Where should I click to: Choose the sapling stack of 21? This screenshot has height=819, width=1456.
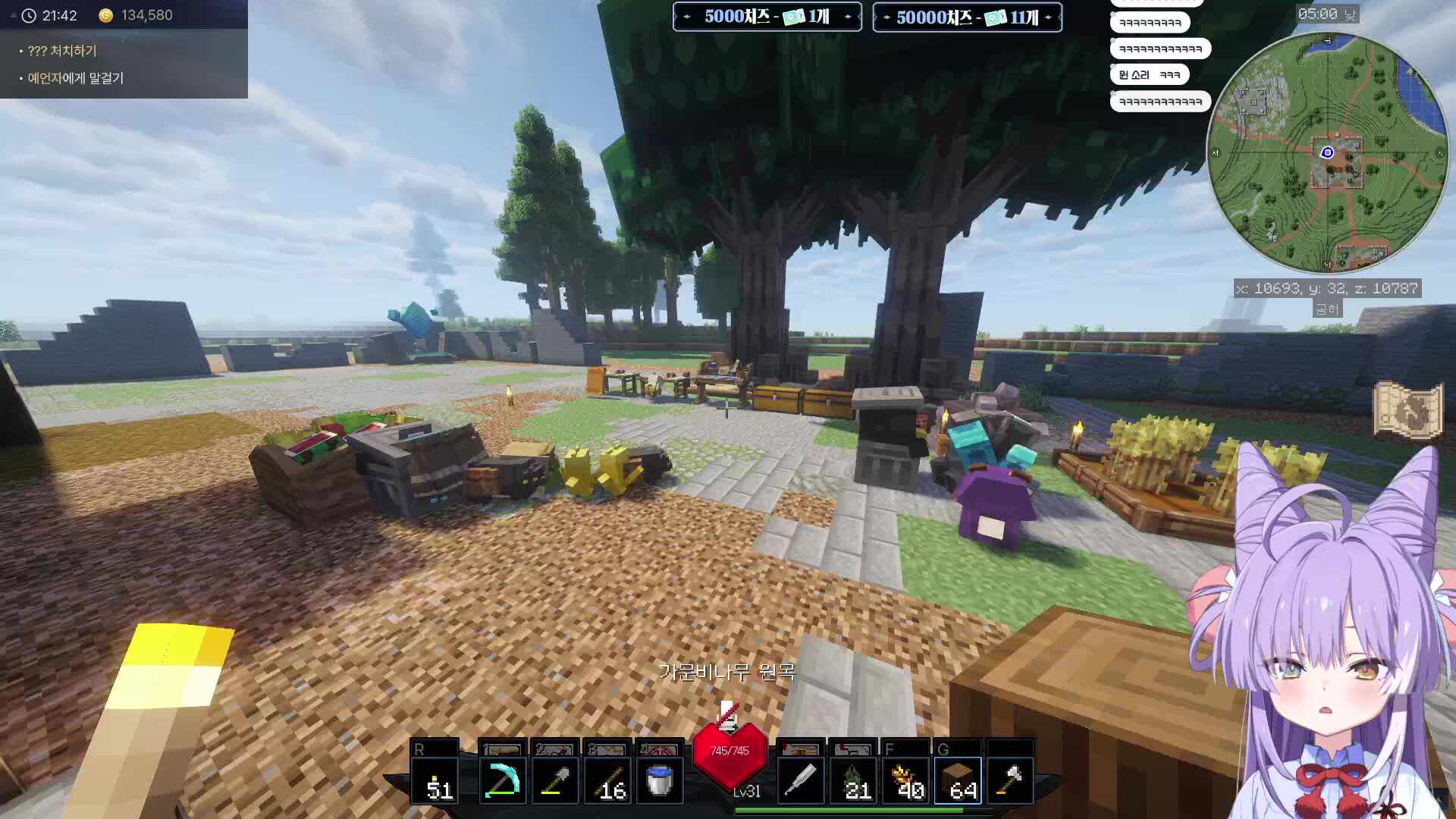[852, 780]
